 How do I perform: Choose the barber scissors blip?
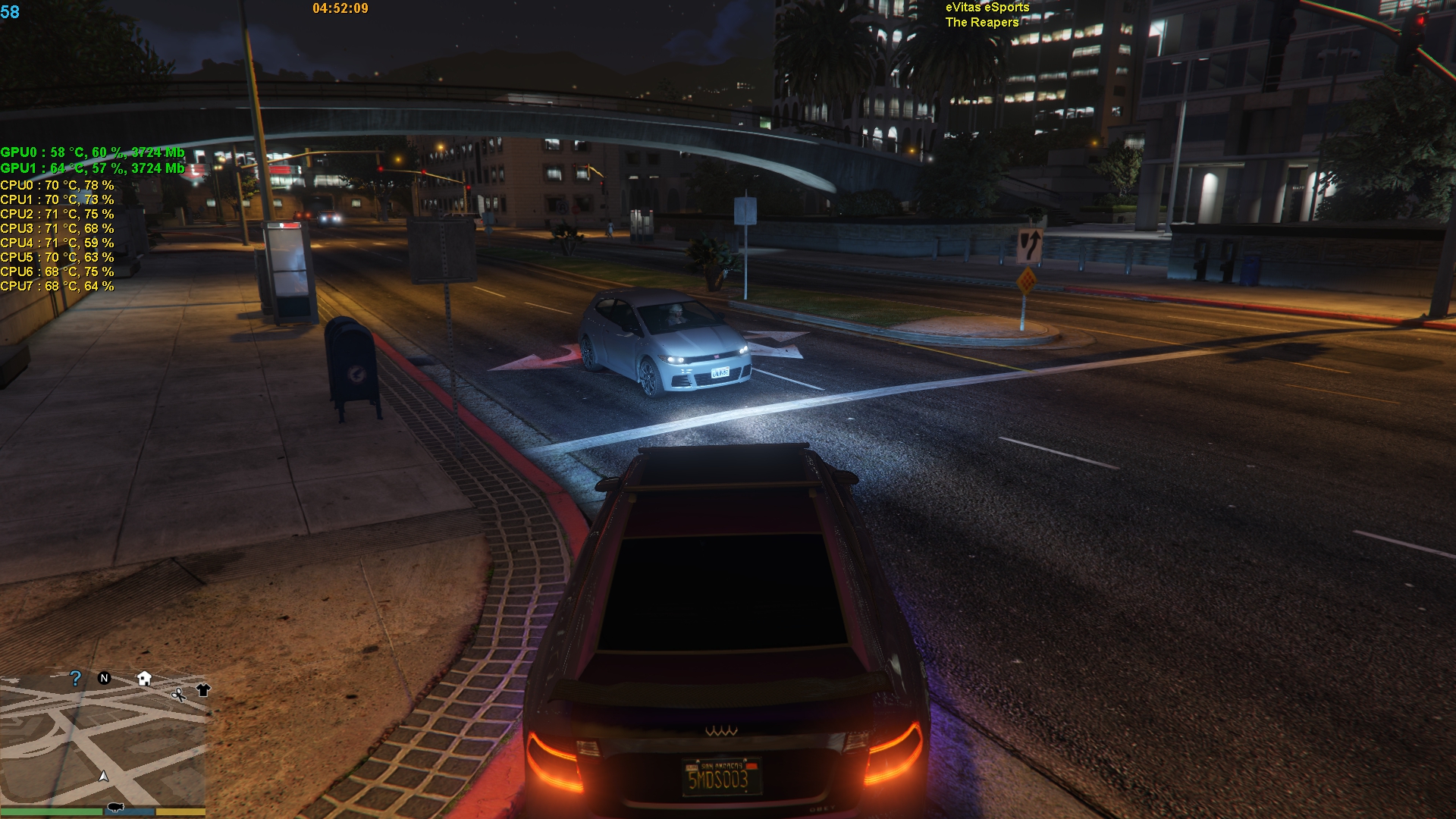(178, 694)
